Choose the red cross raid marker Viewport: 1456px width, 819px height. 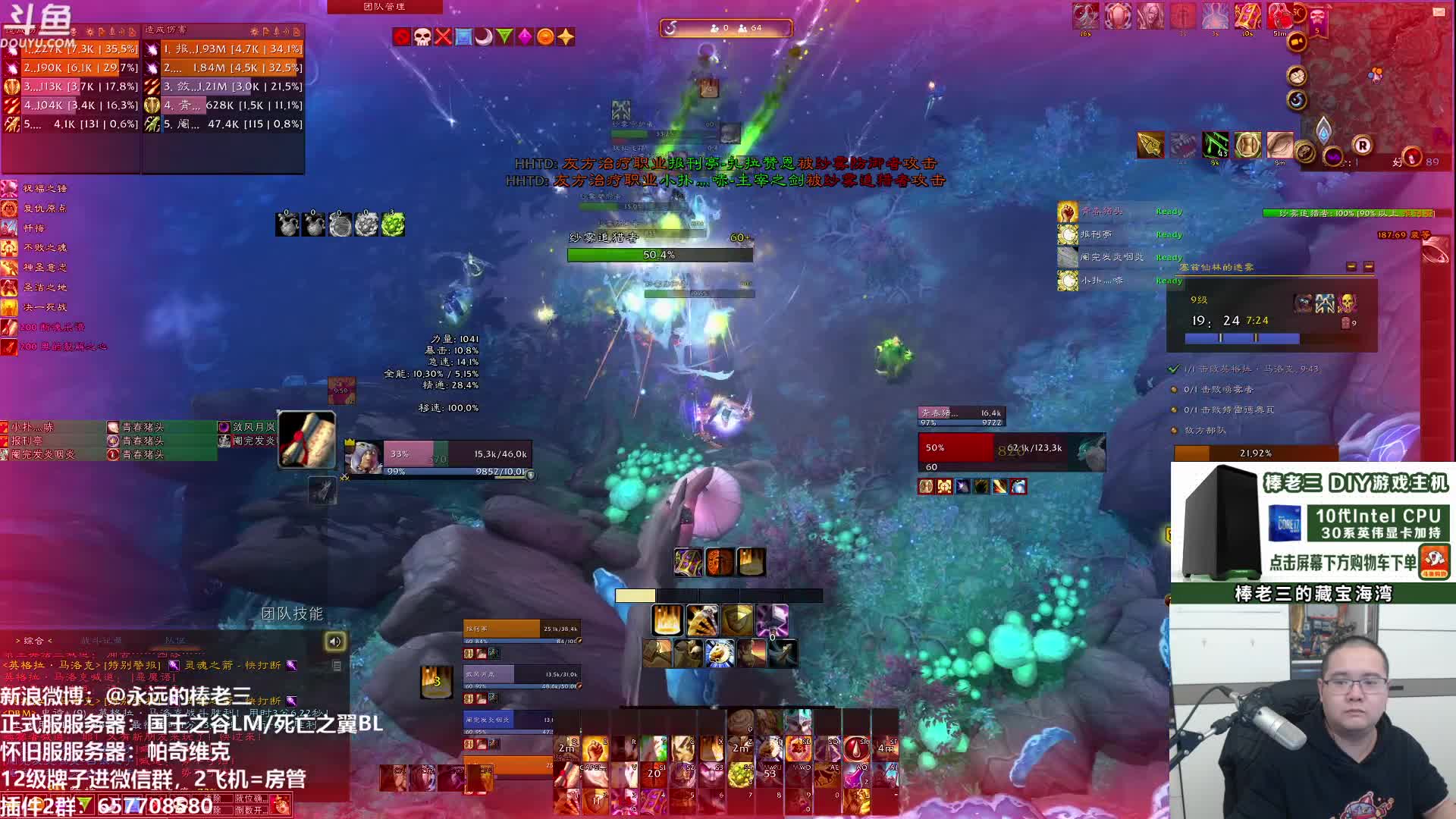[x=443, y=36]
